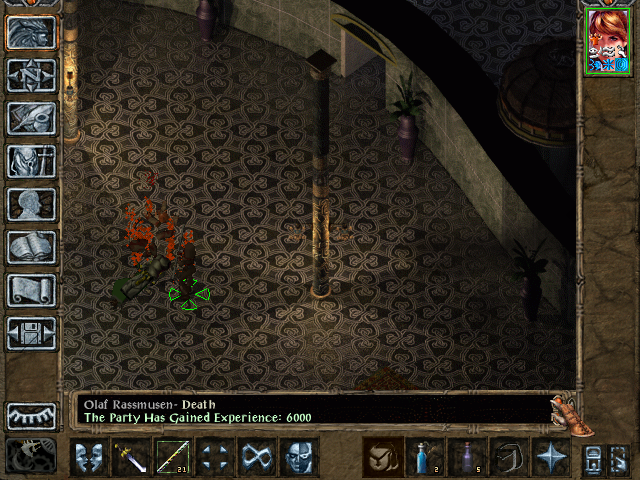640x480 pixels.
Task: Open special abilities star button
Action: 551,458
